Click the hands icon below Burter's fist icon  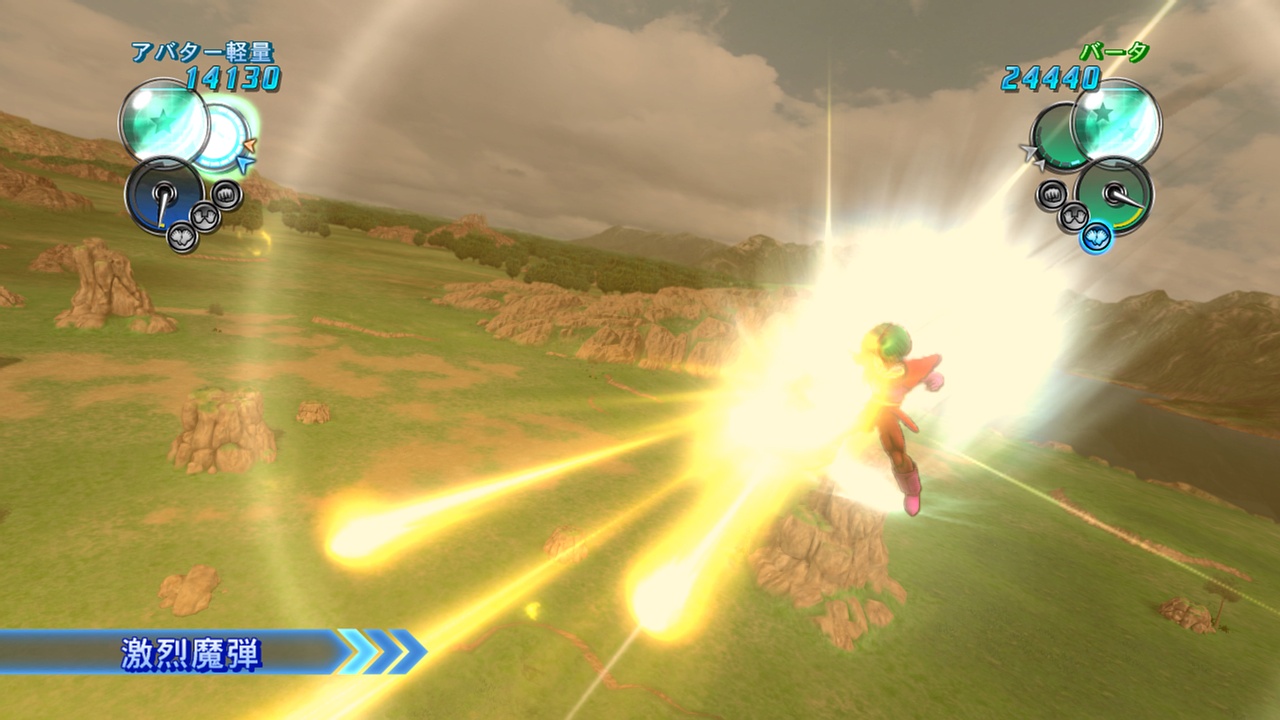[x=1073, y=215]
